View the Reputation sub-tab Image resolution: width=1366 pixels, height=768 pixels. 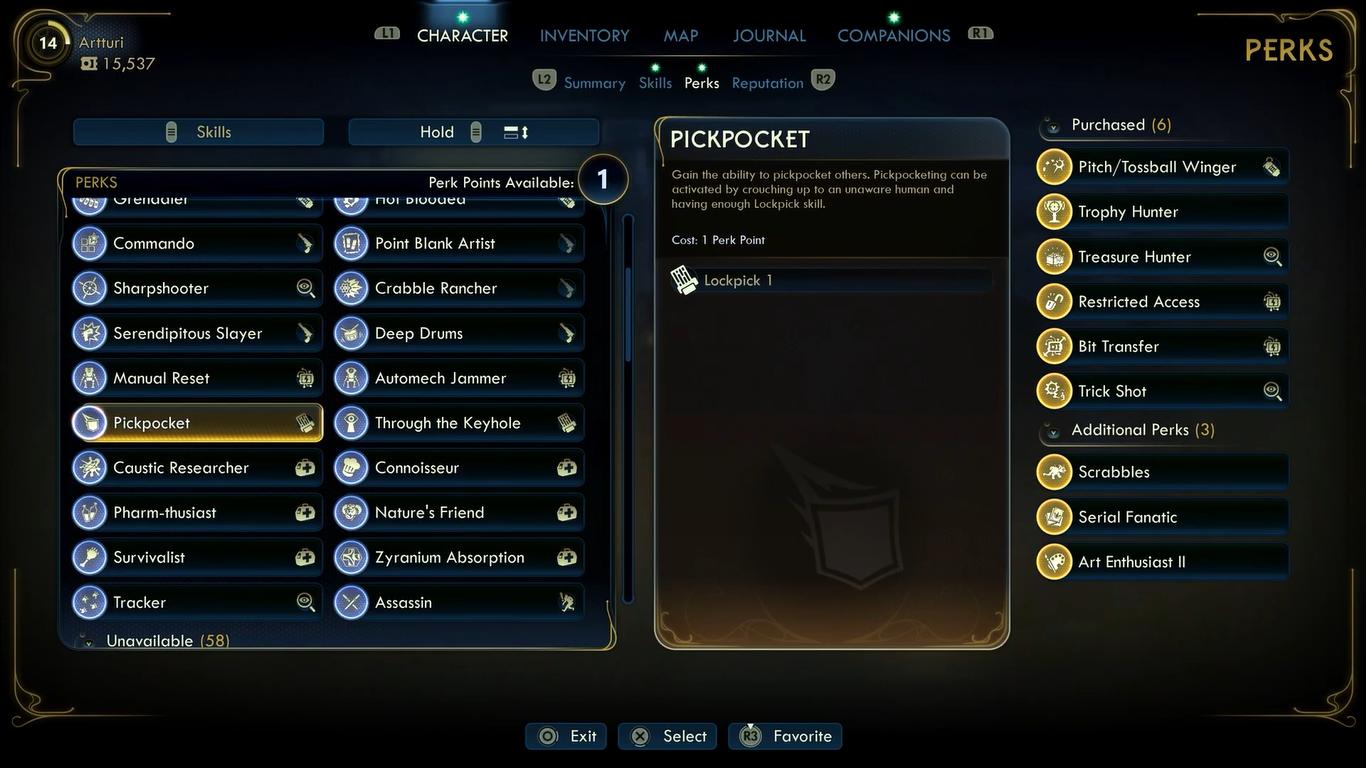click(x=767, y=83)
